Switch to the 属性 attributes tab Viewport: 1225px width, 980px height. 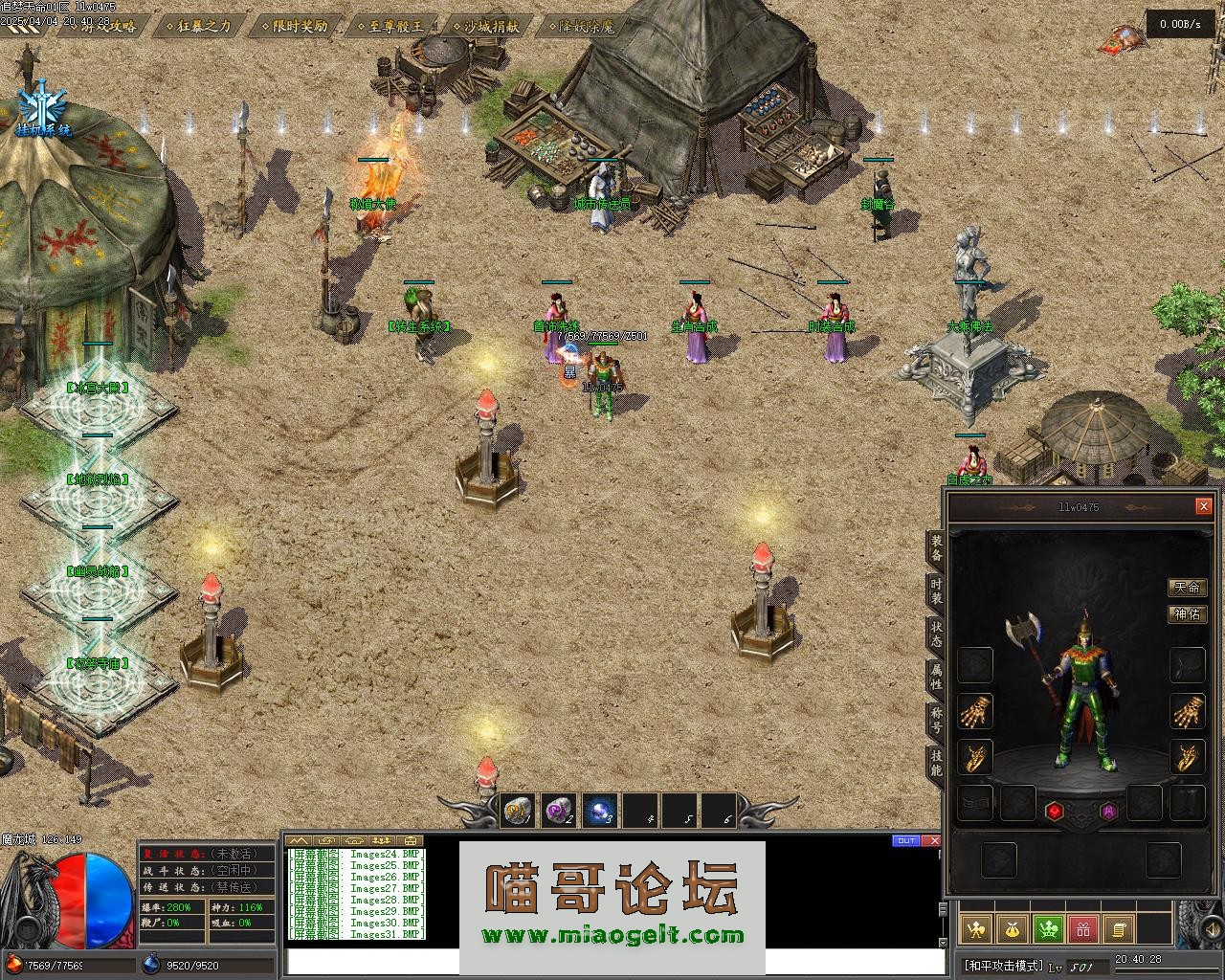[x=935, y=677]
